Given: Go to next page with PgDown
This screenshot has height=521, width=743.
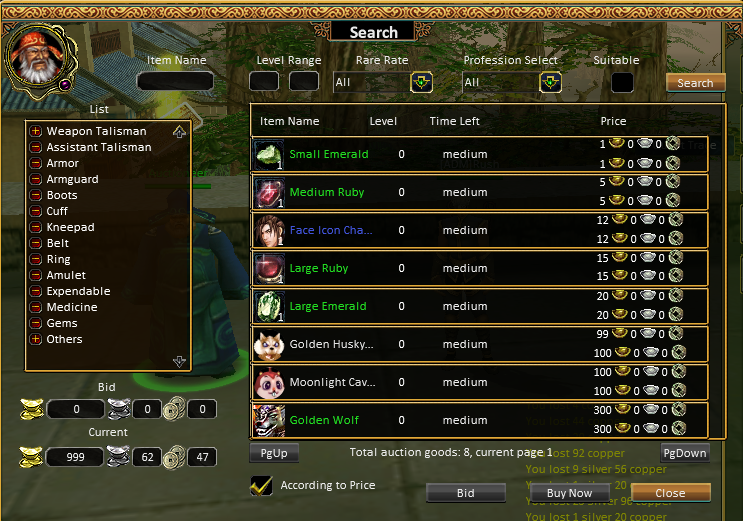Looking at the screenshot, I should click(x=685, y=453).
